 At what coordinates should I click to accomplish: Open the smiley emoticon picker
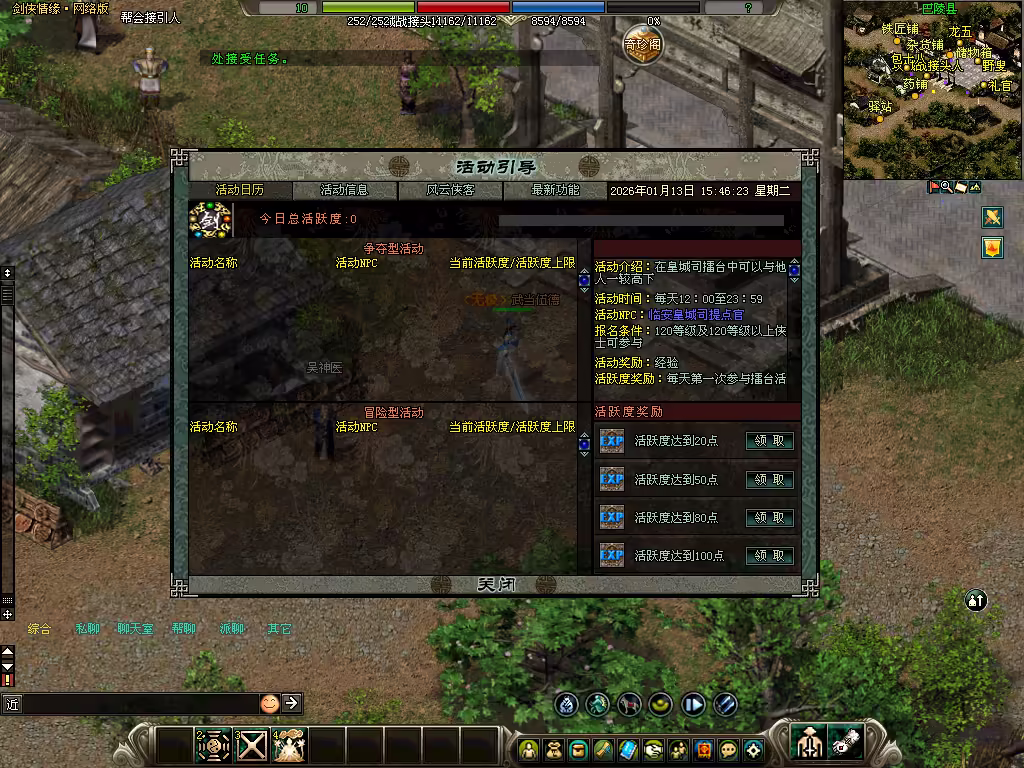pyautogui.click(x=269, y=704)
